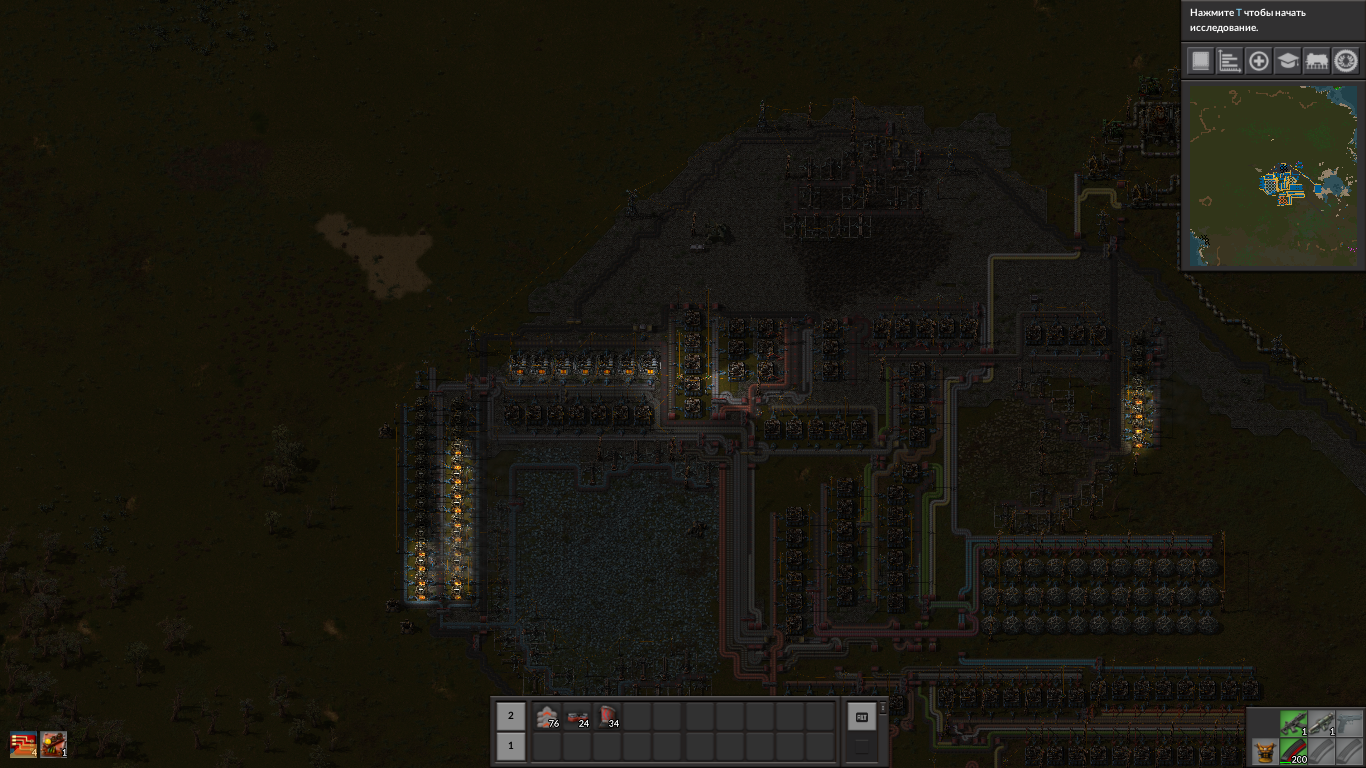Select the flamethrower weapon slot

[x=1322, y=722]
